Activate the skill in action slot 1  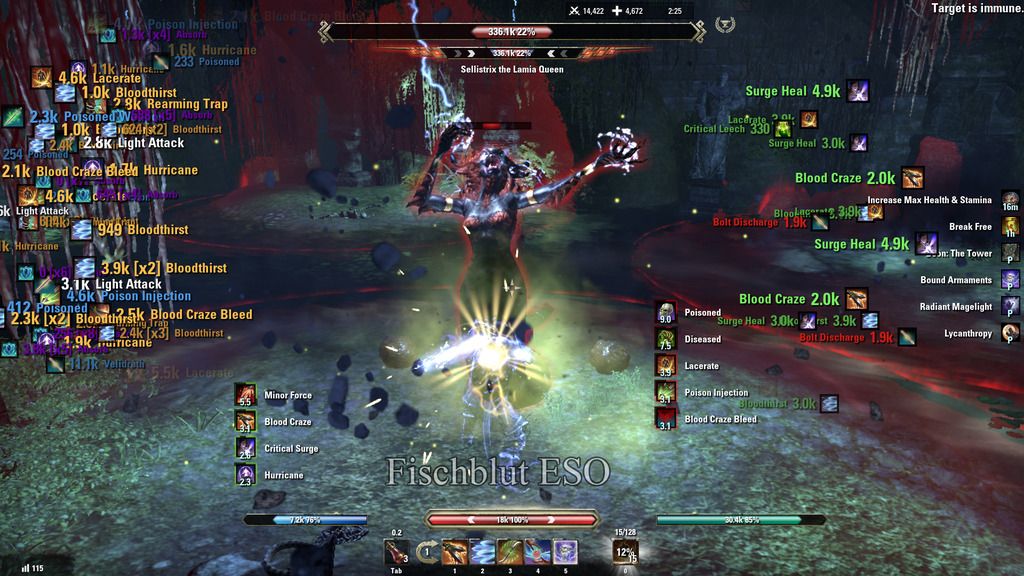coord(455,551)
